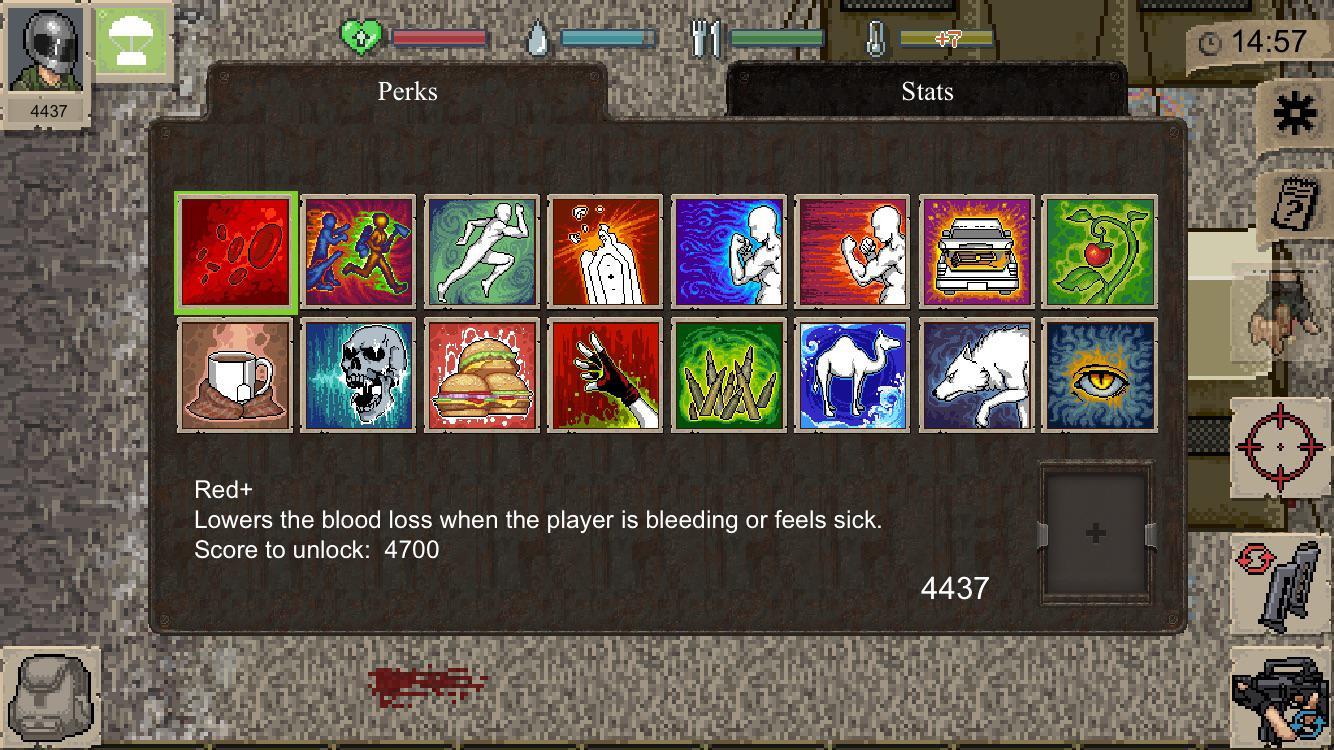The height and width of the screenshot is (750, 1334).
Task: Select the wolf perk icon
Action: point(975,377)
